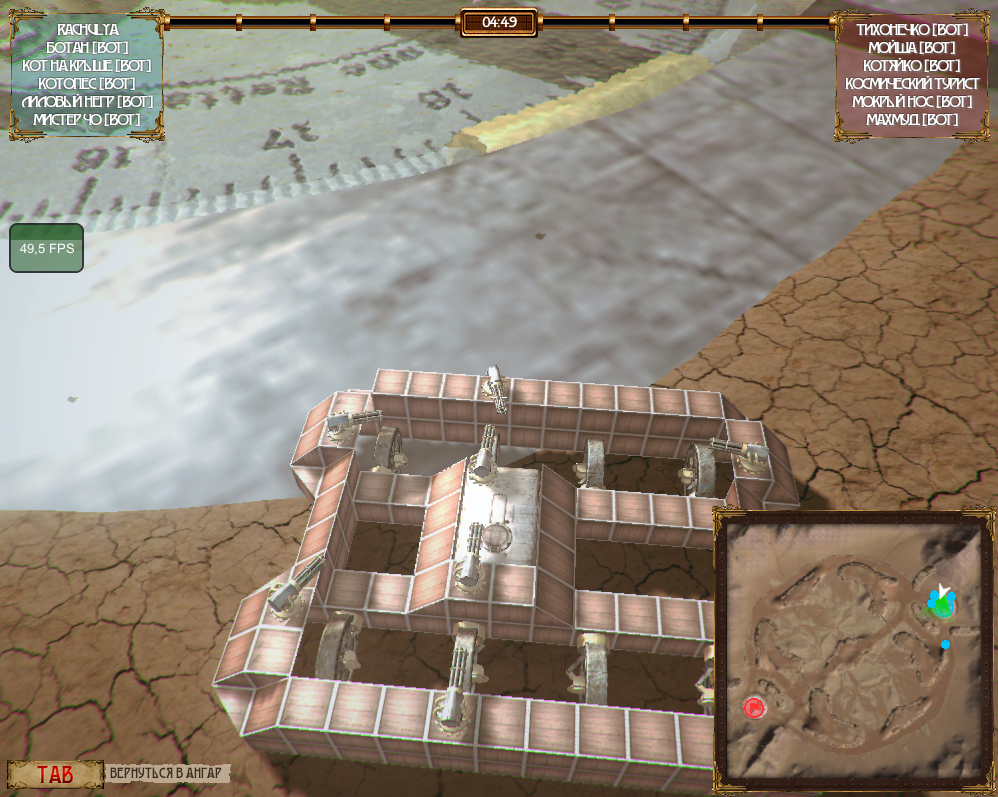The width and height of the screenshot is (998, 797).
Task: Pick МИСТЕР ЧО [BOT] in team list
Action: click(87, 120)
